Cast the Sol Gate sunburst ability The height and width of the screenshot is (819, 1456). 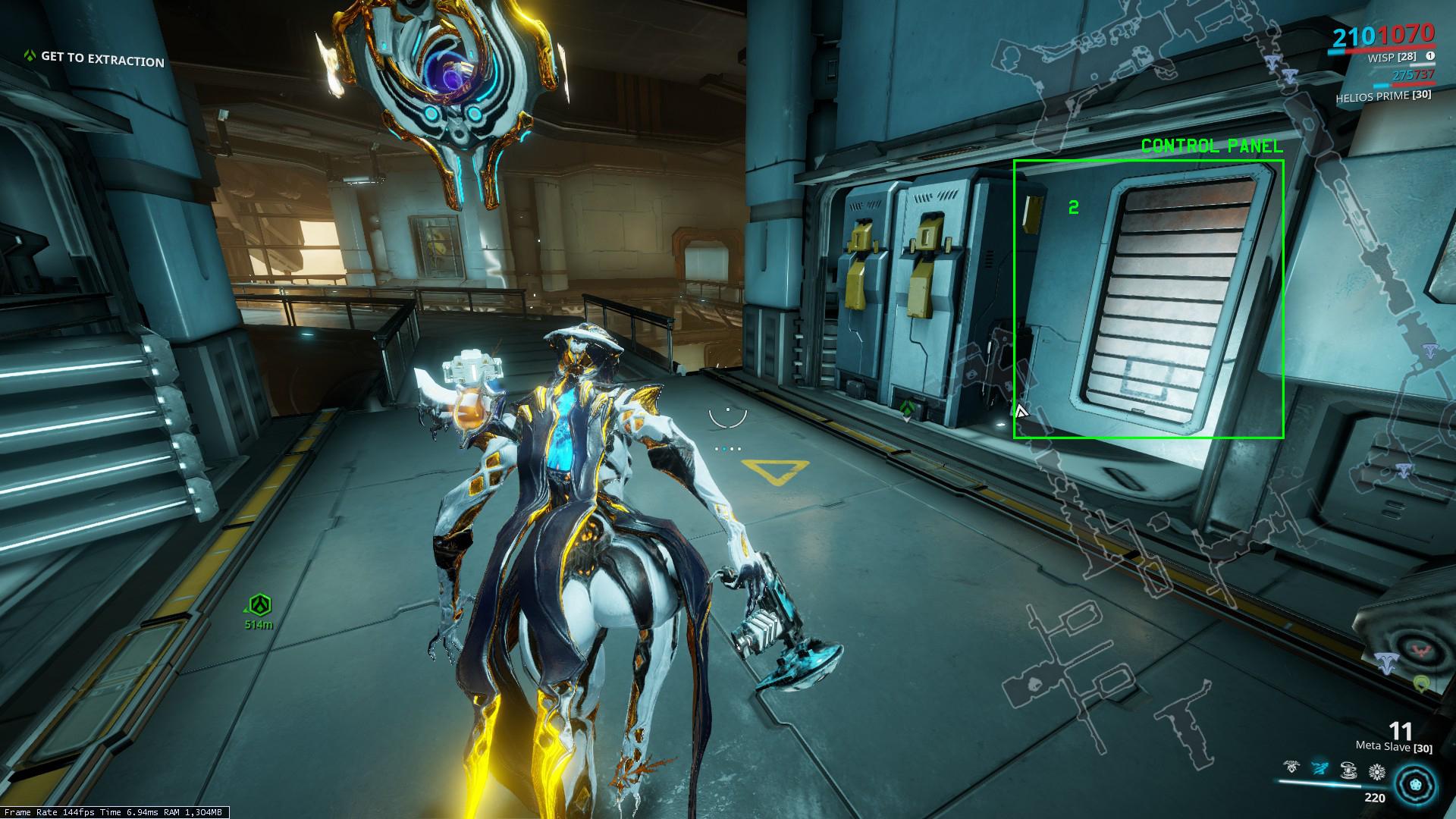(x=1376, y=771)
